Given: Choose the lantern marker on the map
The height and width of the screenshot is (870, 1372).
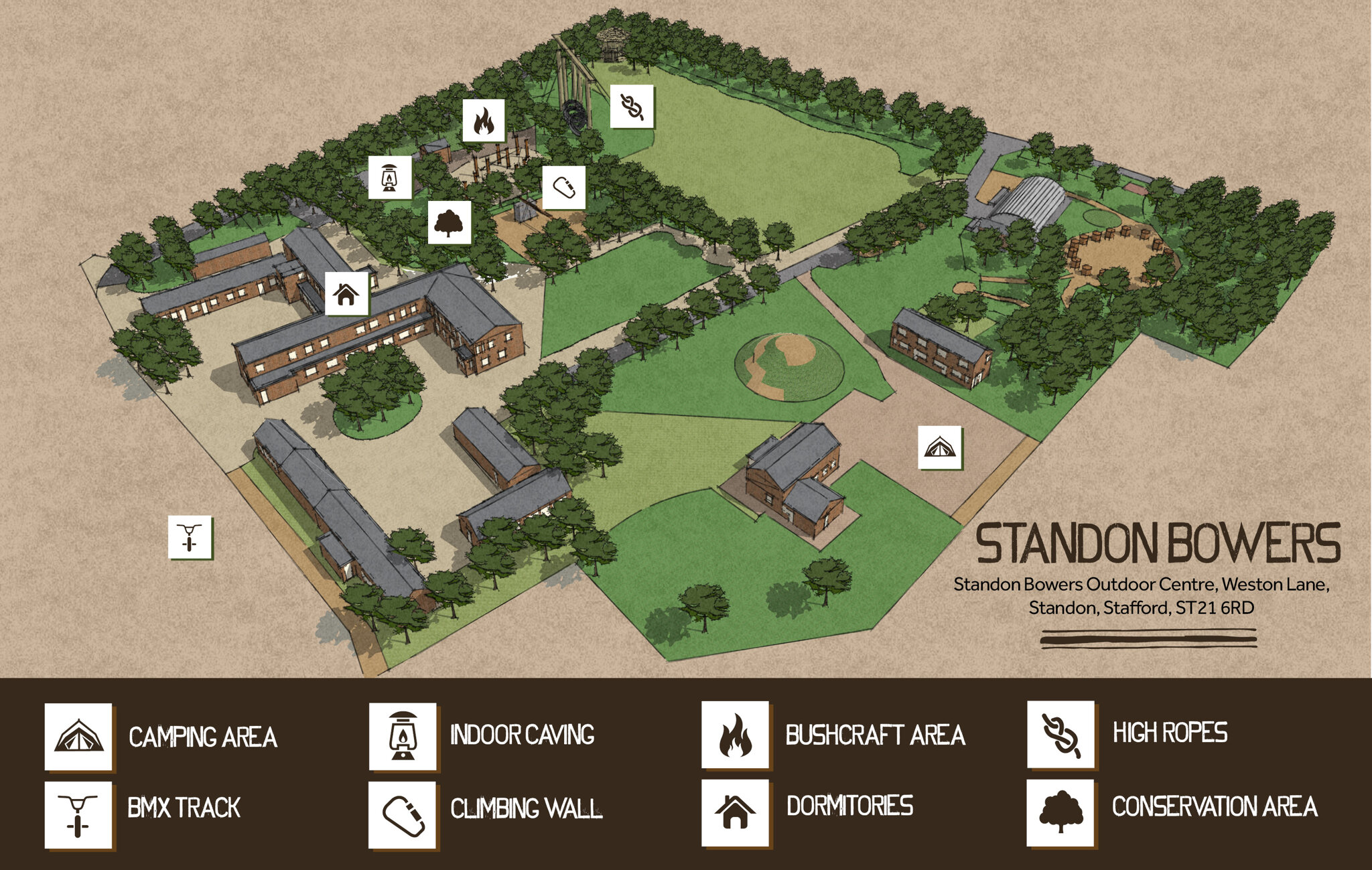Looking at the screenshot, I should click(389, 177).
